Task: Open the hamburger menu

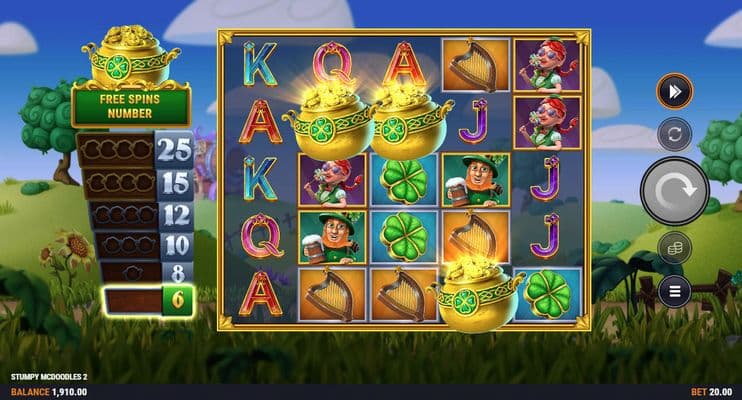Action: [x=674, y=291]
